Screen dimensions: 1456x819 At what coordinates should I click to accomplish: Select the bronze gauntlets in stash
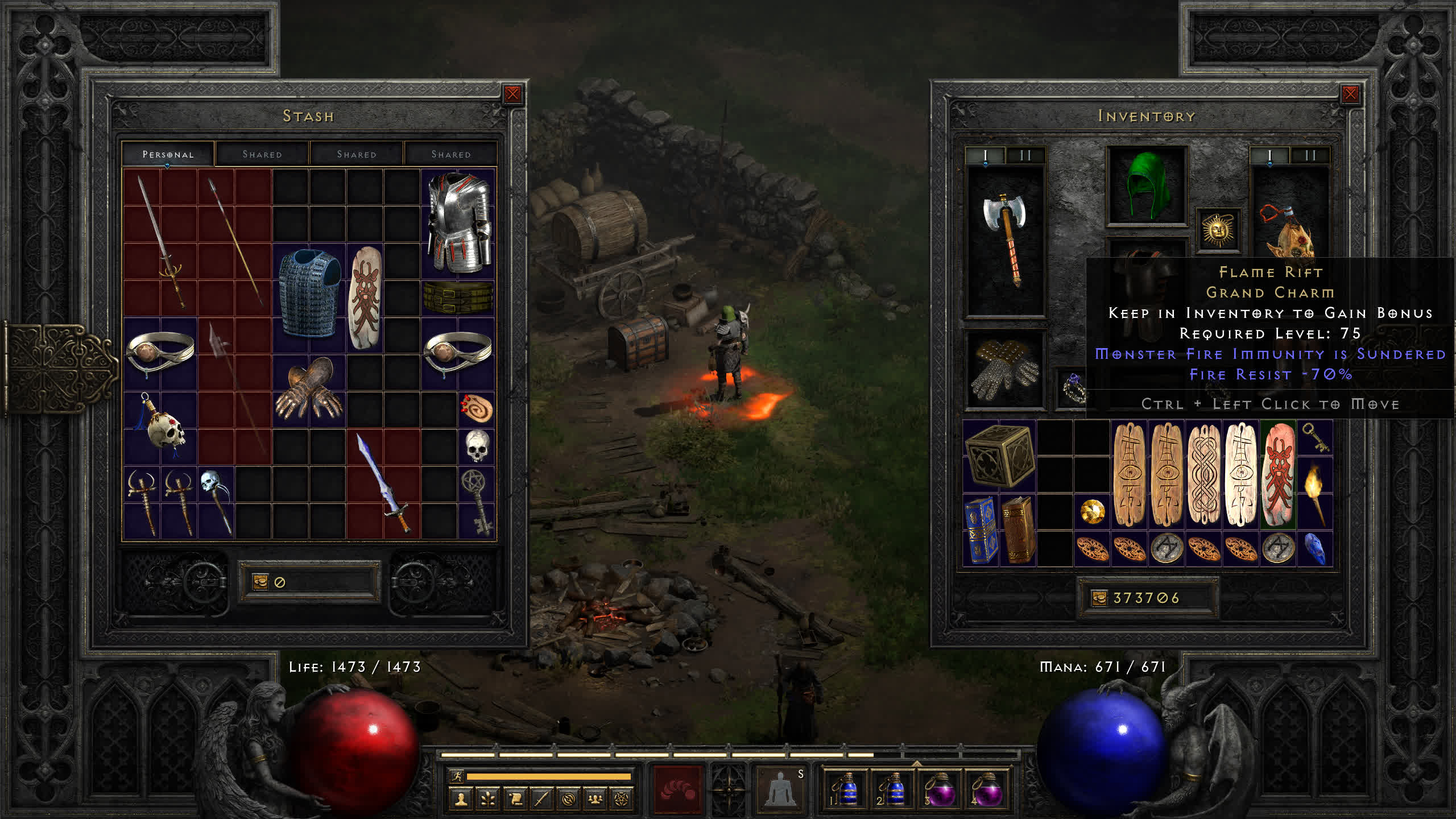[x=309, y=388]
